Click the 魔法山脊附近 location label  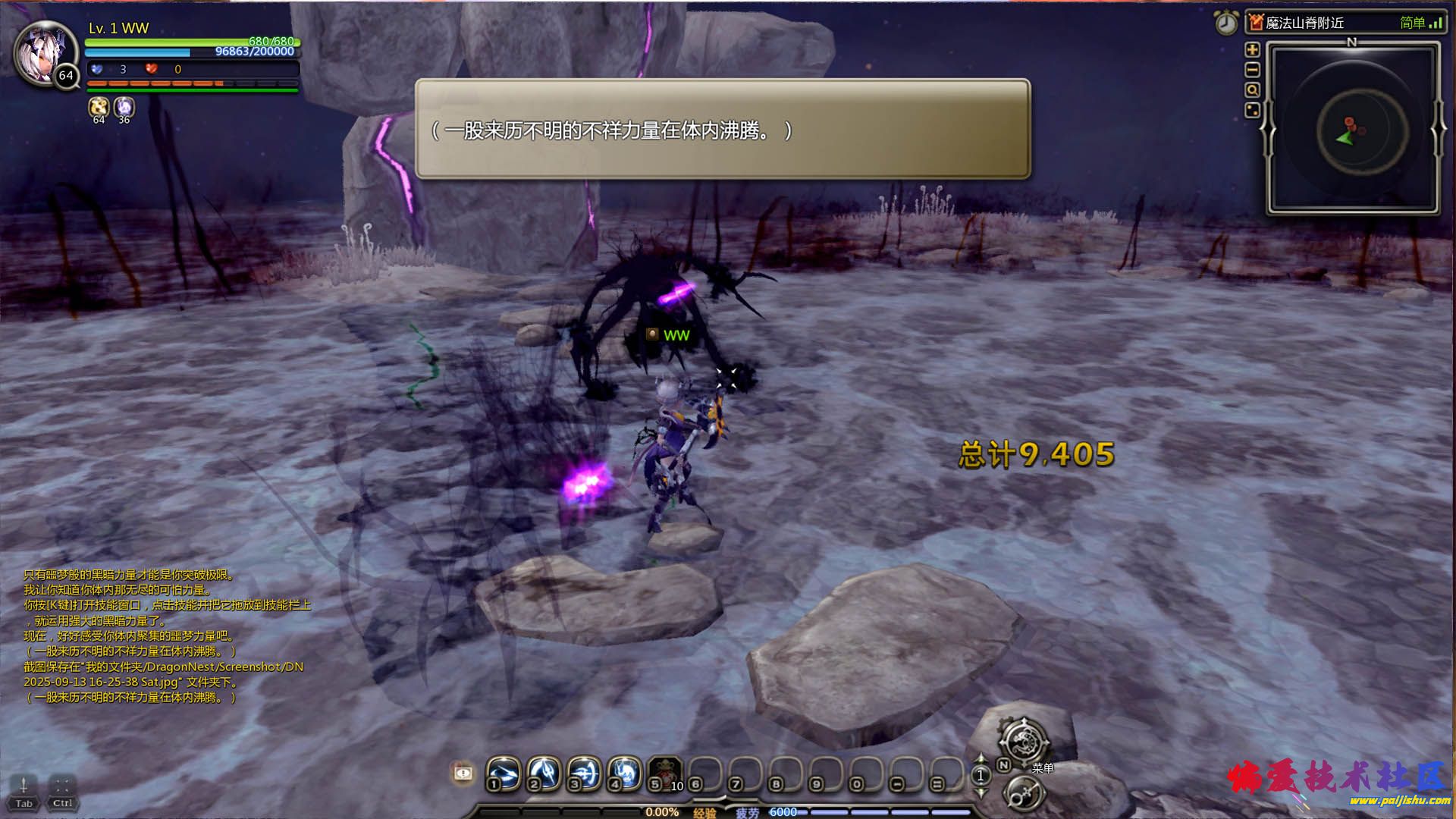(1304, 24)
